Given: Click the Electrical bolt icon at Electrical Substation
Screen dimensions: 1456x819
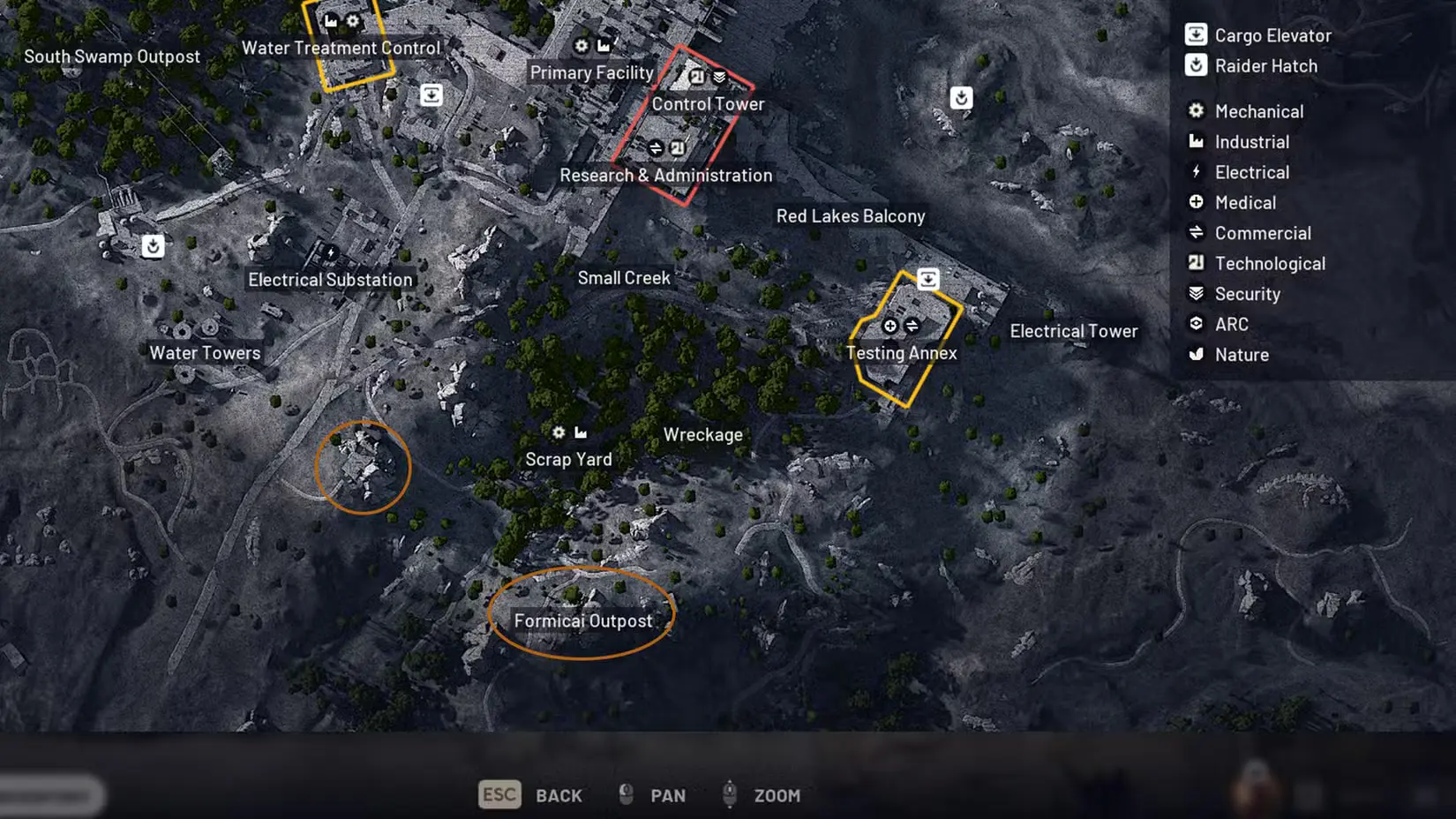Looking at the screenshot, I should coord(329,254).
